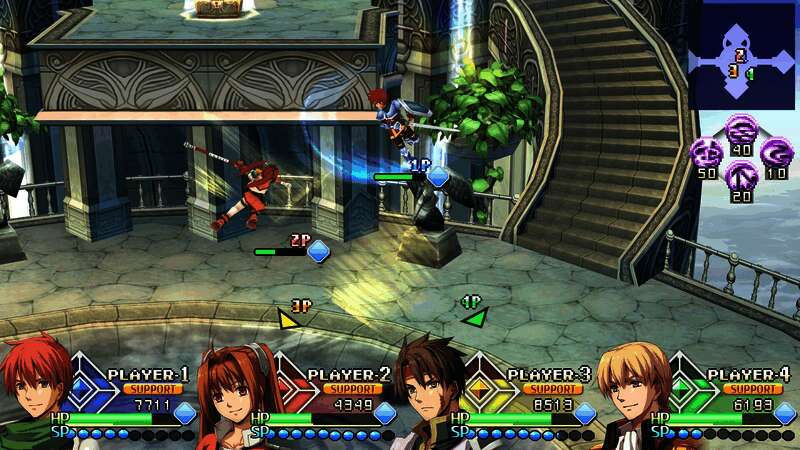Use the left skill orb costing 50
This screenshot has height=450, width=800.
coord(706,153)
